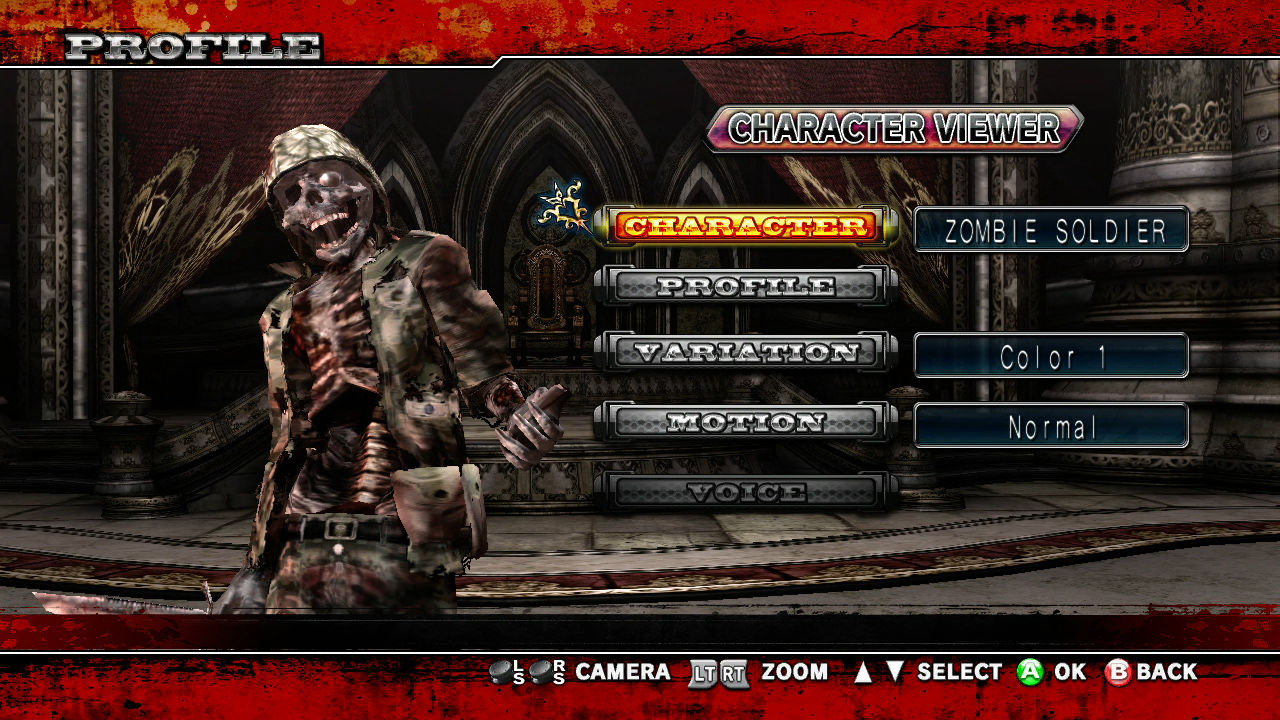Switch the Normal motion value field
The width and height of the screenshot is (1280, 720).
1052,427
